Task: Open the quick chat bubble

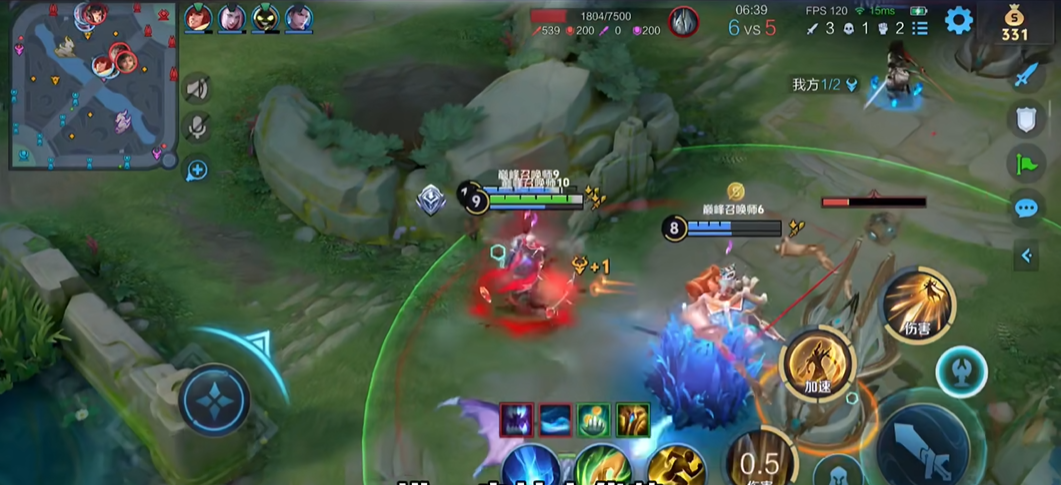Action: [x=1027, y=208]
